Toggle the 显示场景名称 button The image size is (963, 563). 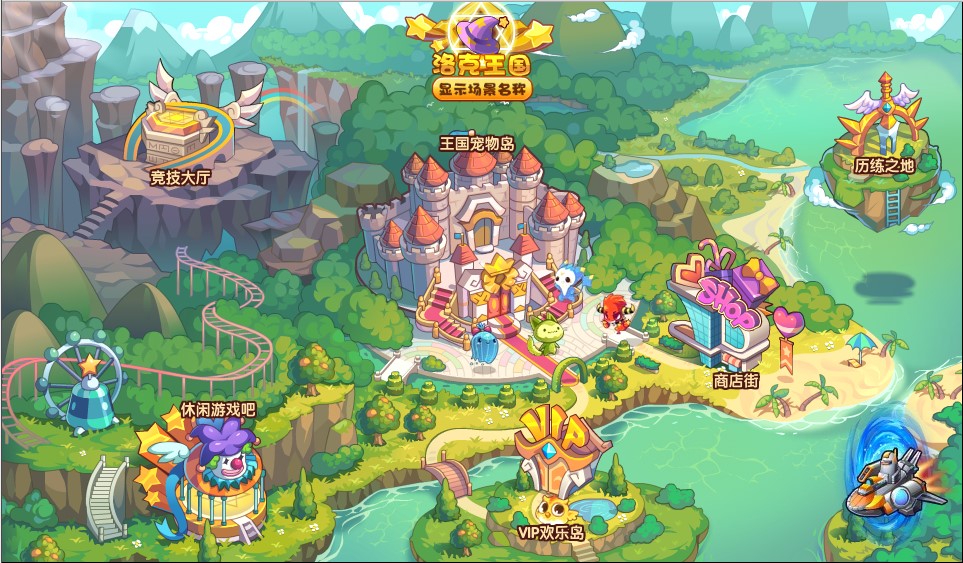(483, 89)
